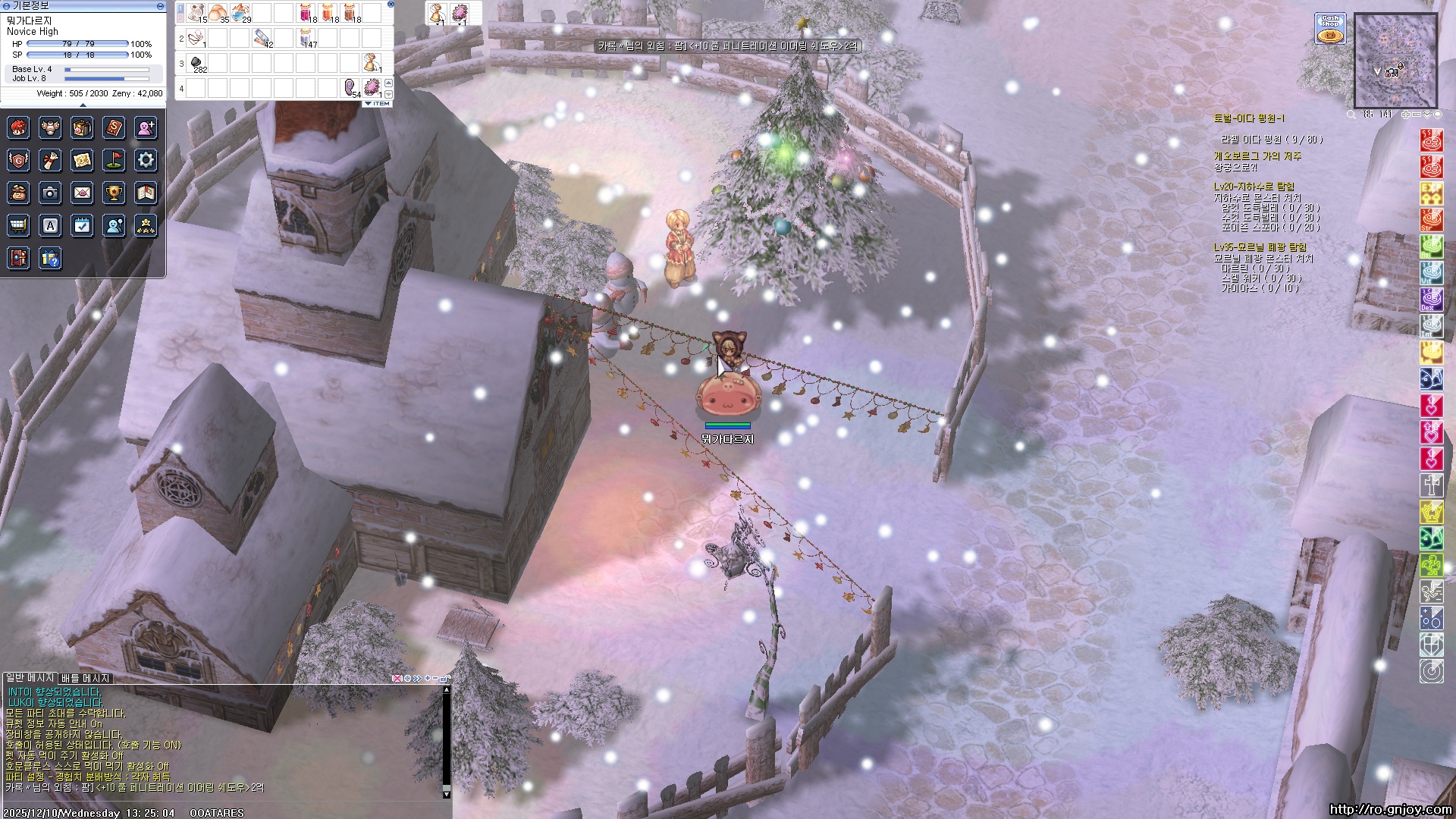Minimize the 기본정보 basic info window
This screenshot has height=819, width=1456.
(160, 5)
